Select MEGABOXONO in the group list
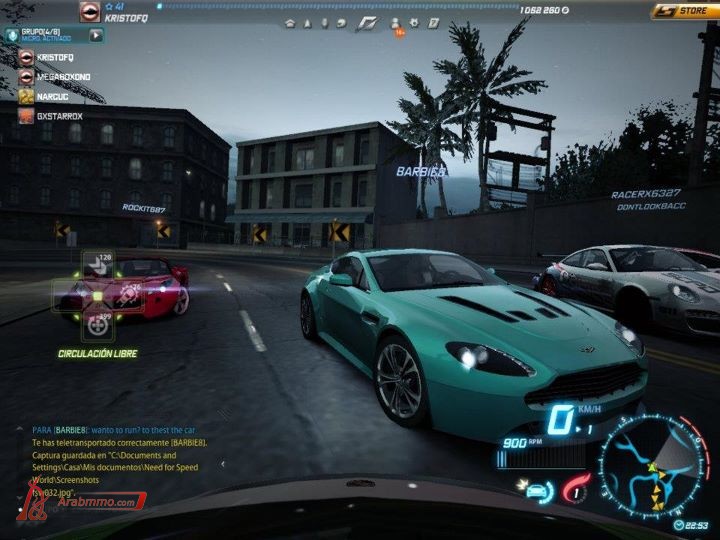 [x=62, y=77]
